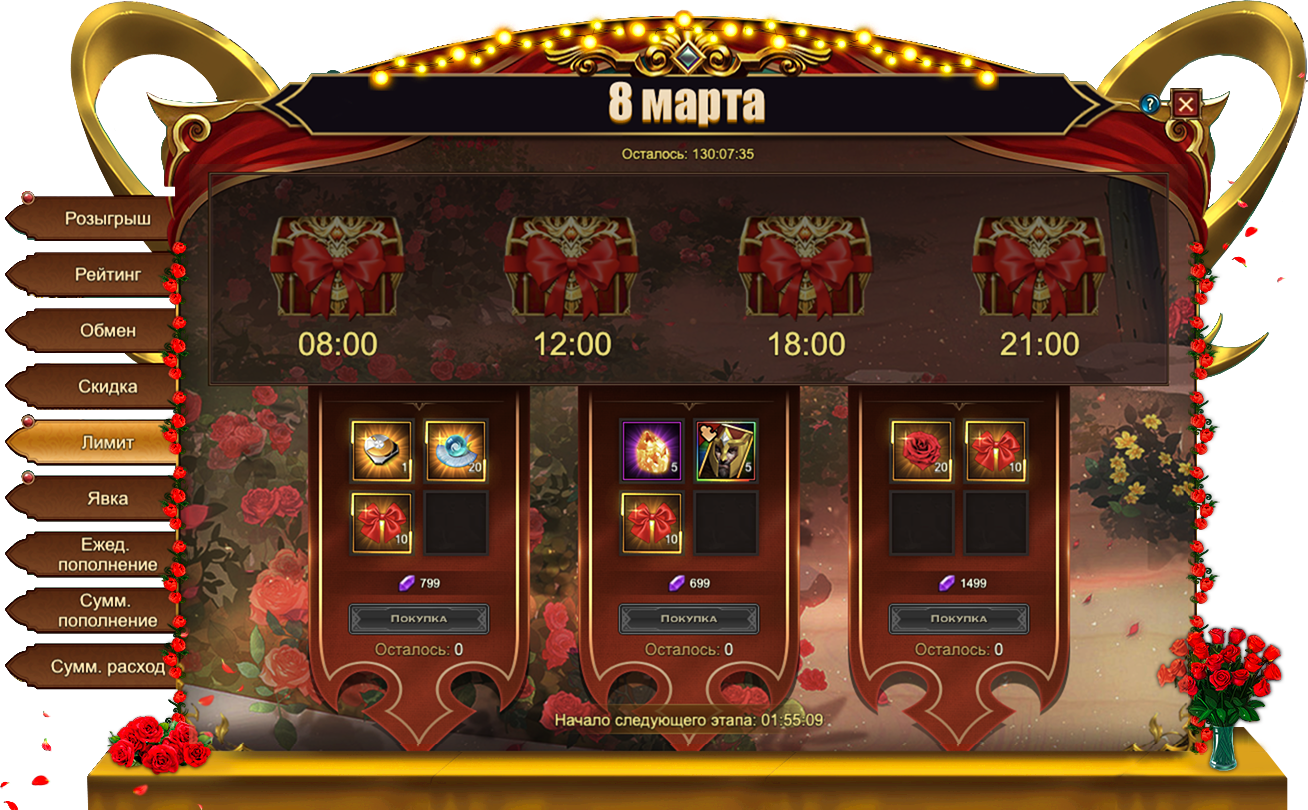Close the 8 марта event window
1308x810 pixels.
(1186, 104)
